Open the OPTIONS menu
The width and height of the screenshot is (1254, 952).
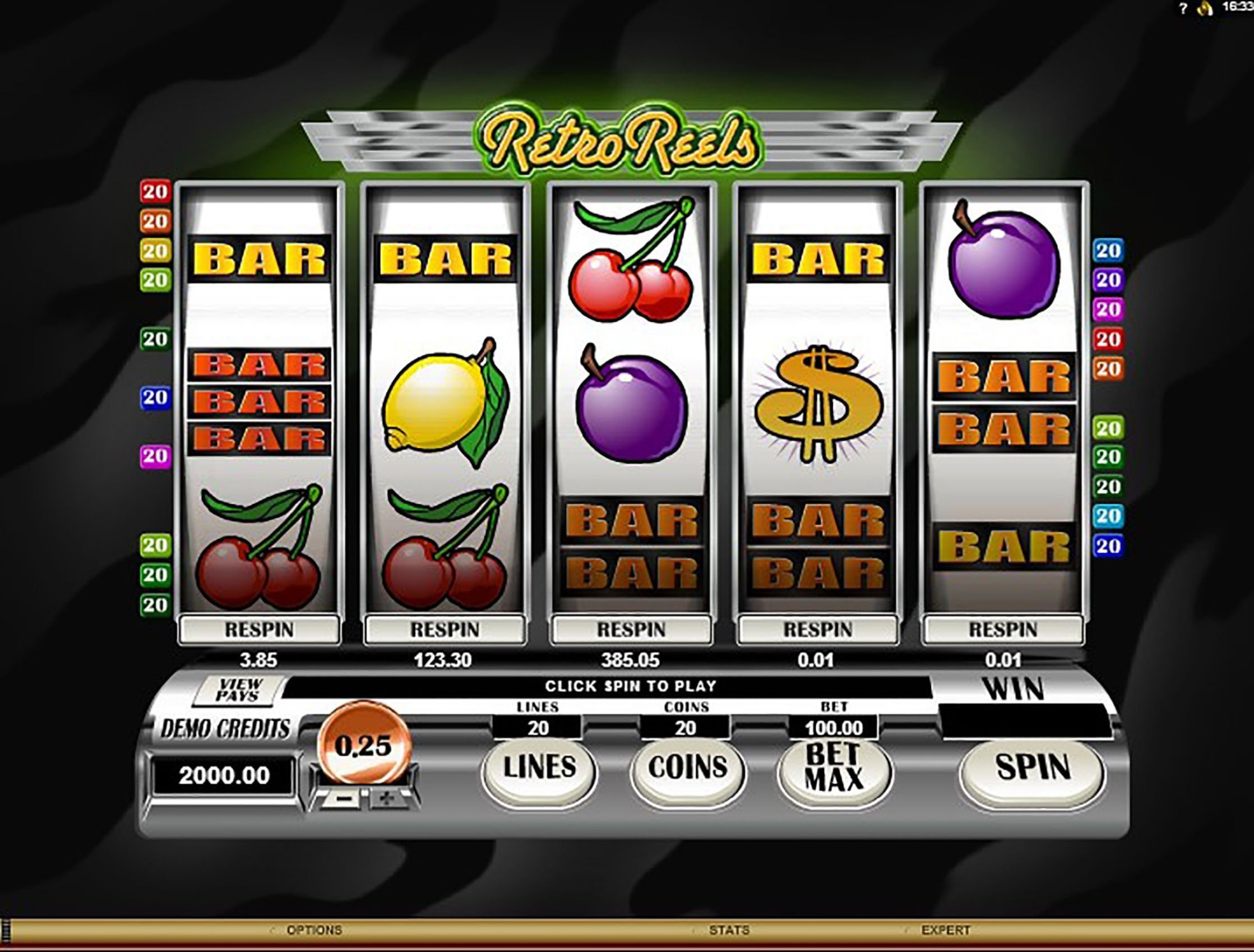[314, 931]
